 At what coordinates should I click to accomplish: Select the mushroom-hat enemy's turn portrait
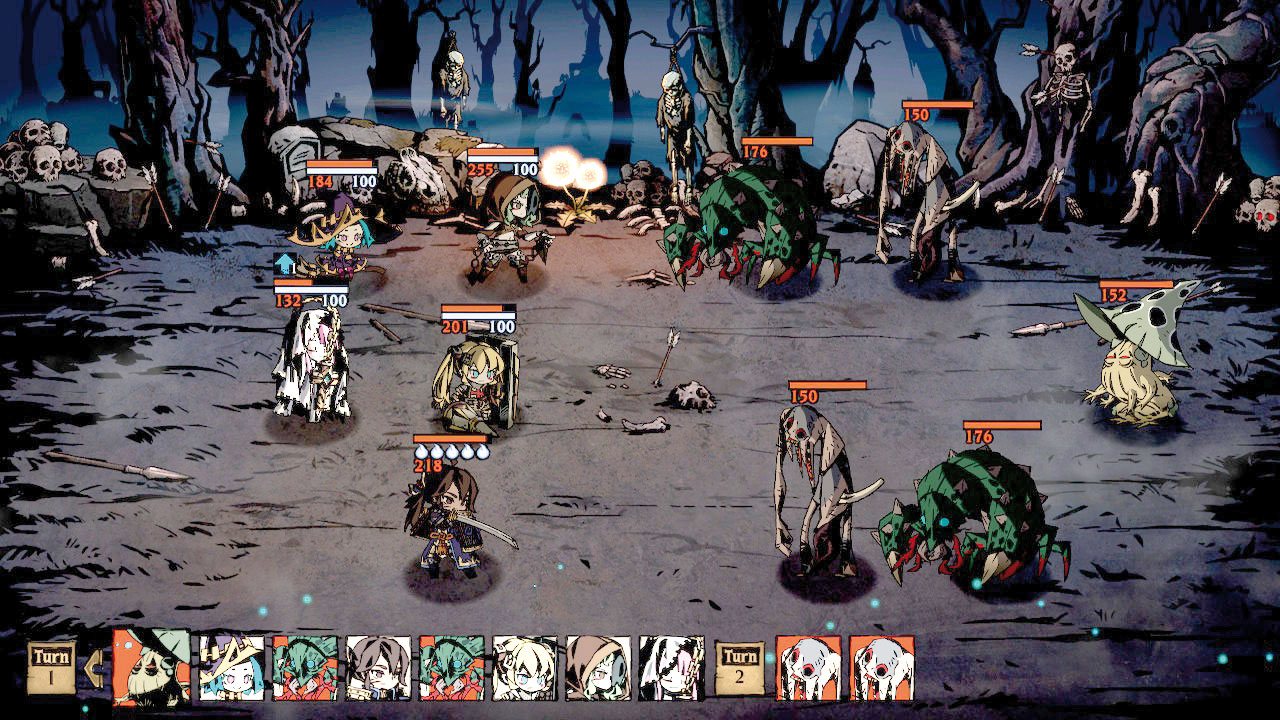click(151, 666)
